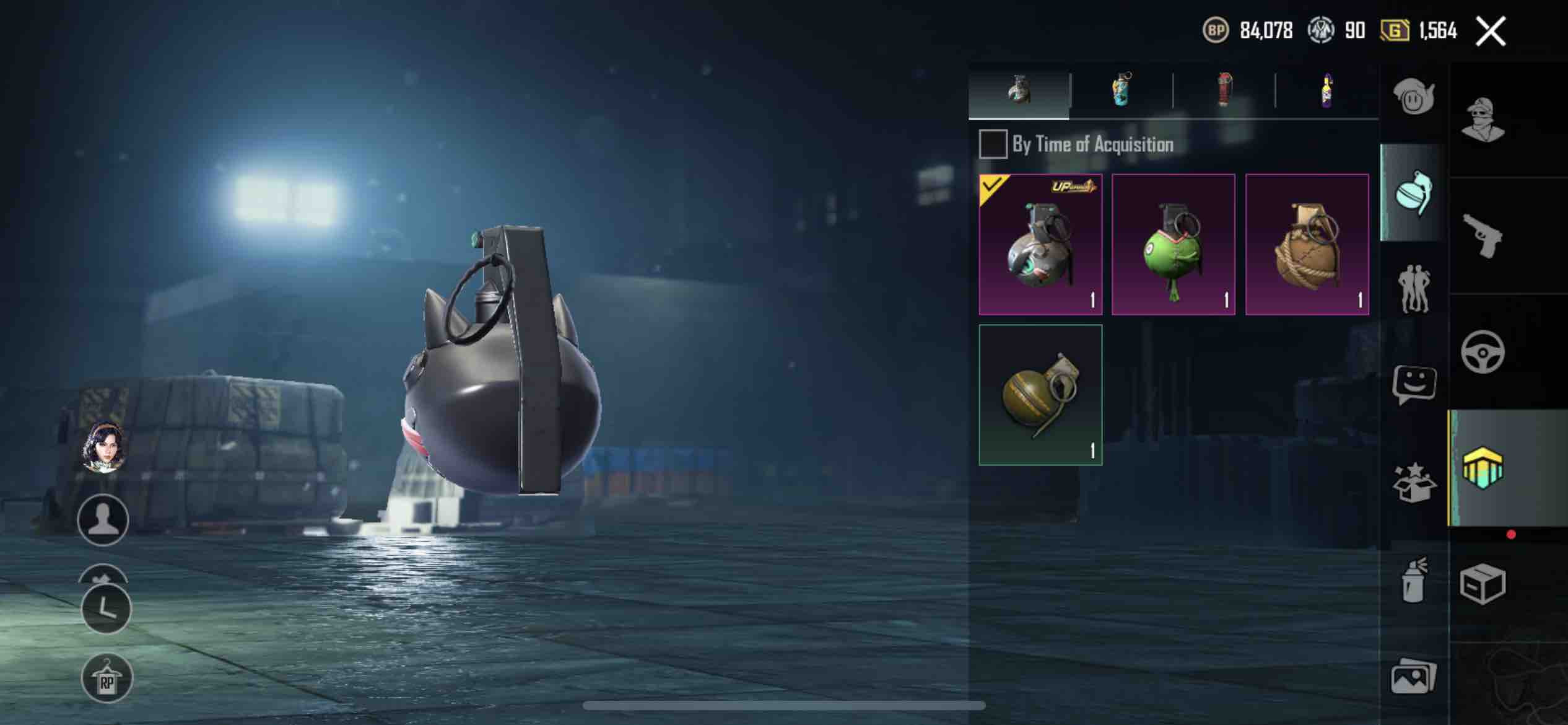Switch to the frag grenade tab
Screen dimensions: 1568x725
(x=1019, y=91)
